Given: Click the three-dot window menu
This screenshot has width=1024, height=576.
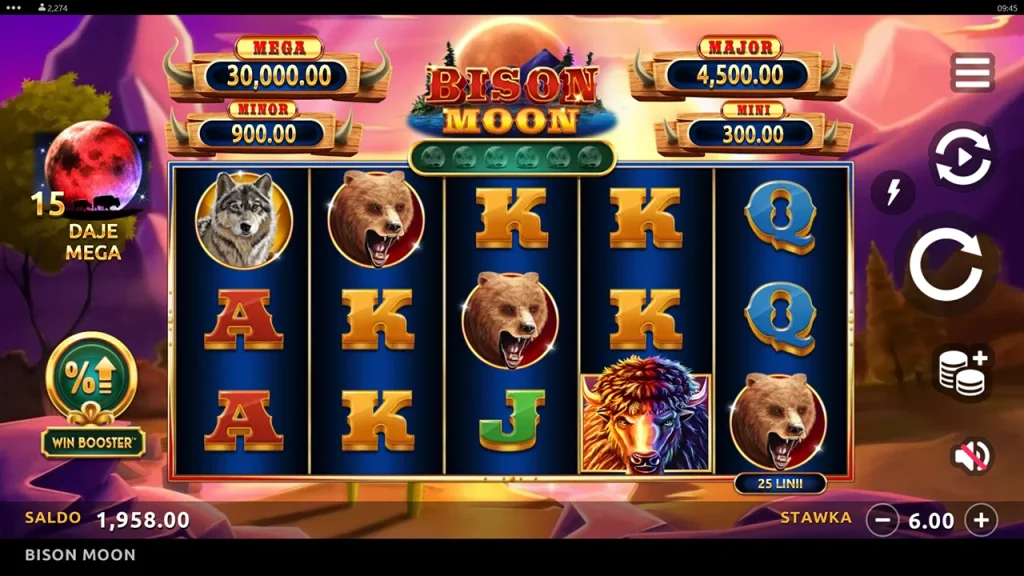Looking at the screenshot, I should coord(14,7).
